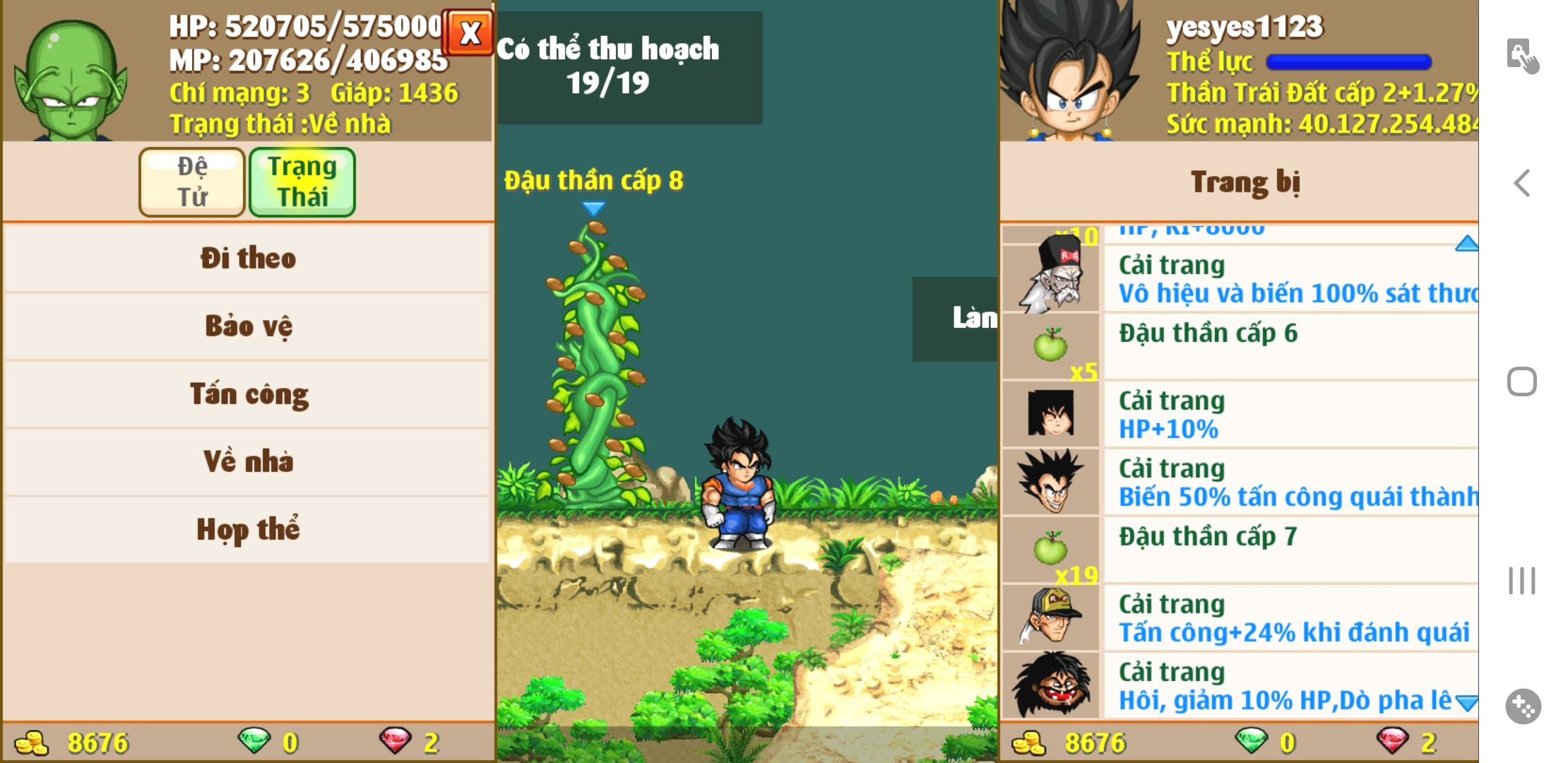Select the Tấn công+24% costume
1568x763 pixels.
click(x=1240, y=617)
